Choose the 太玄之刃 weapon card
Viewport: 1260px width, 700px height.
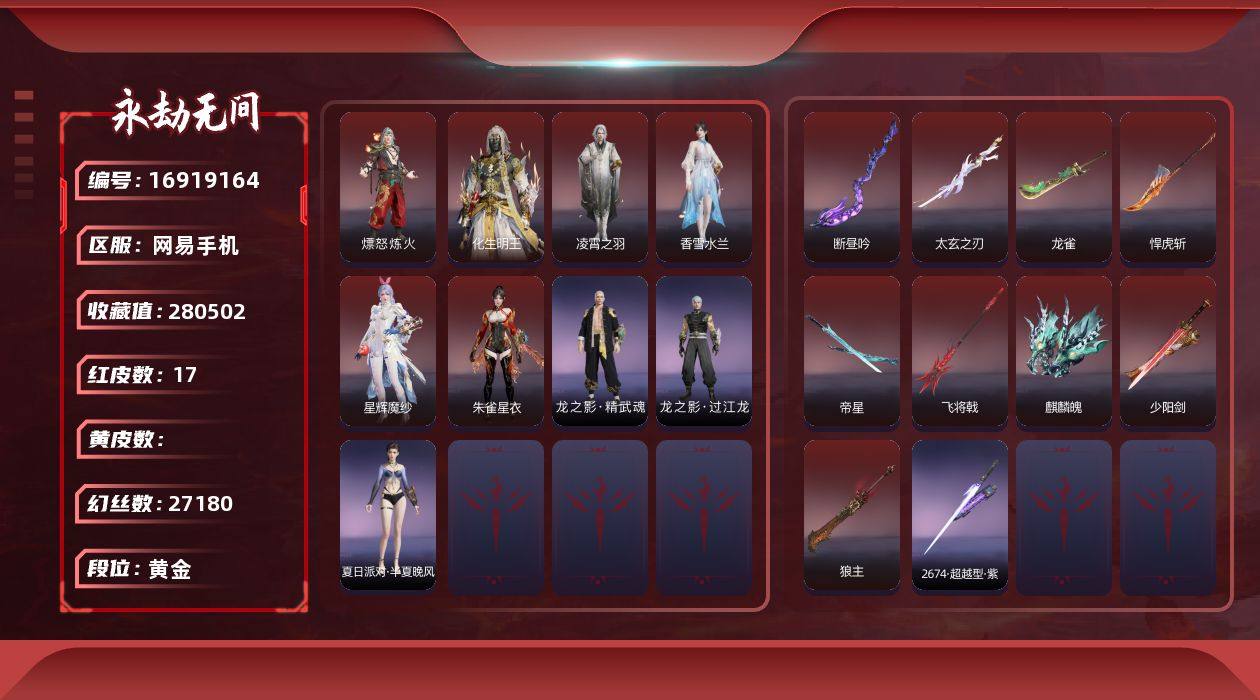[x=960, y=186]
